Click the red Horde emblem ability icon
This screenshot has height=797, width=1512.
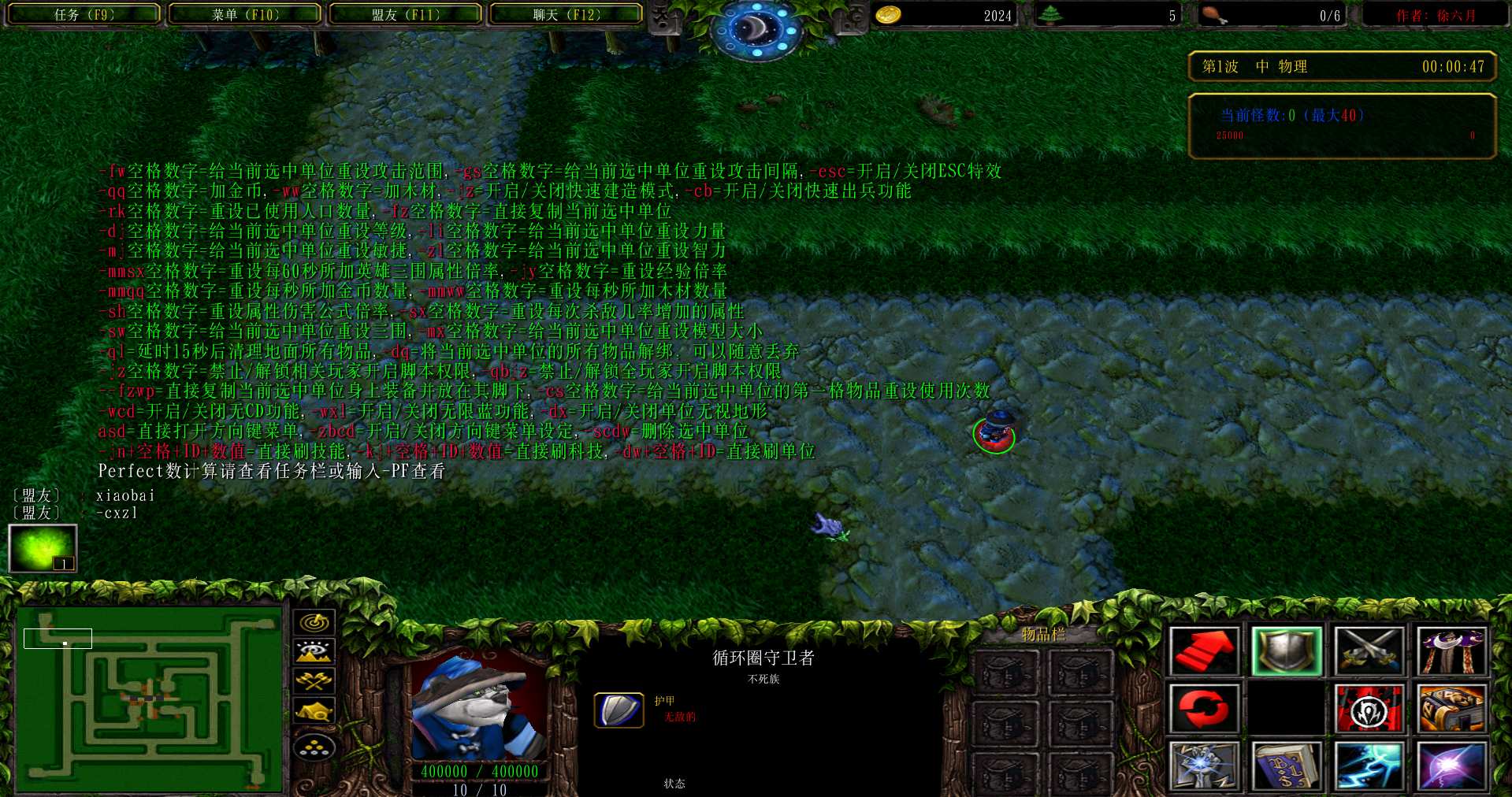pyautogui.click(x=1369, y=708)
